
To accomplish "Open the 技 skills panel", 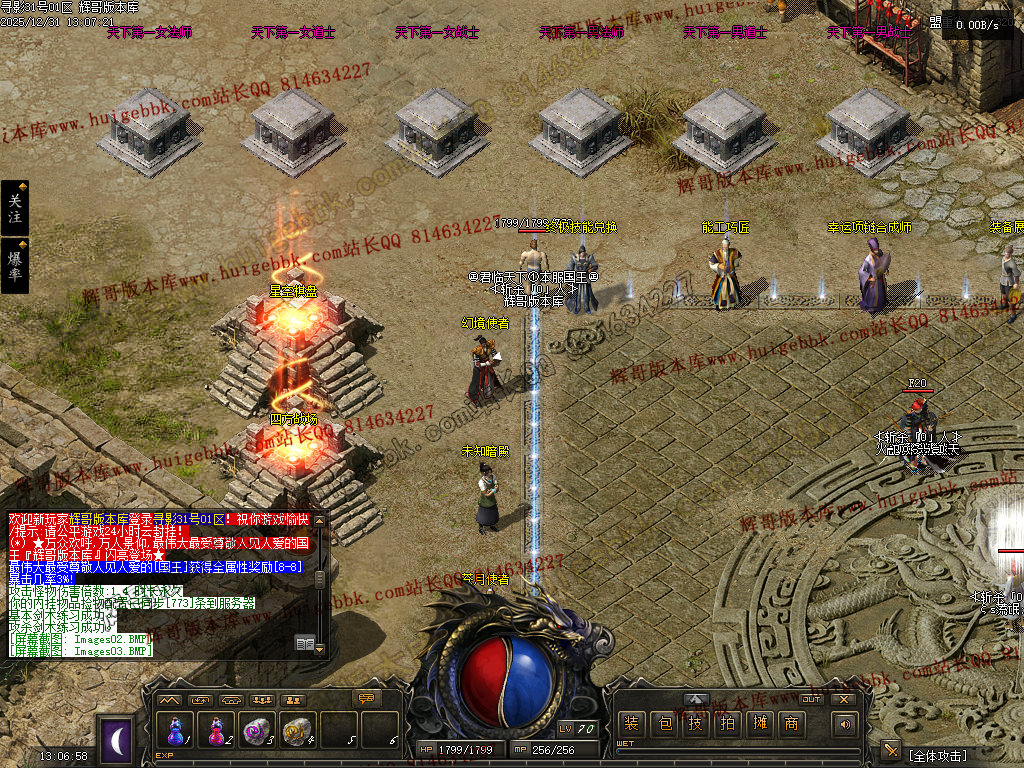I will [x=695, y=724].
